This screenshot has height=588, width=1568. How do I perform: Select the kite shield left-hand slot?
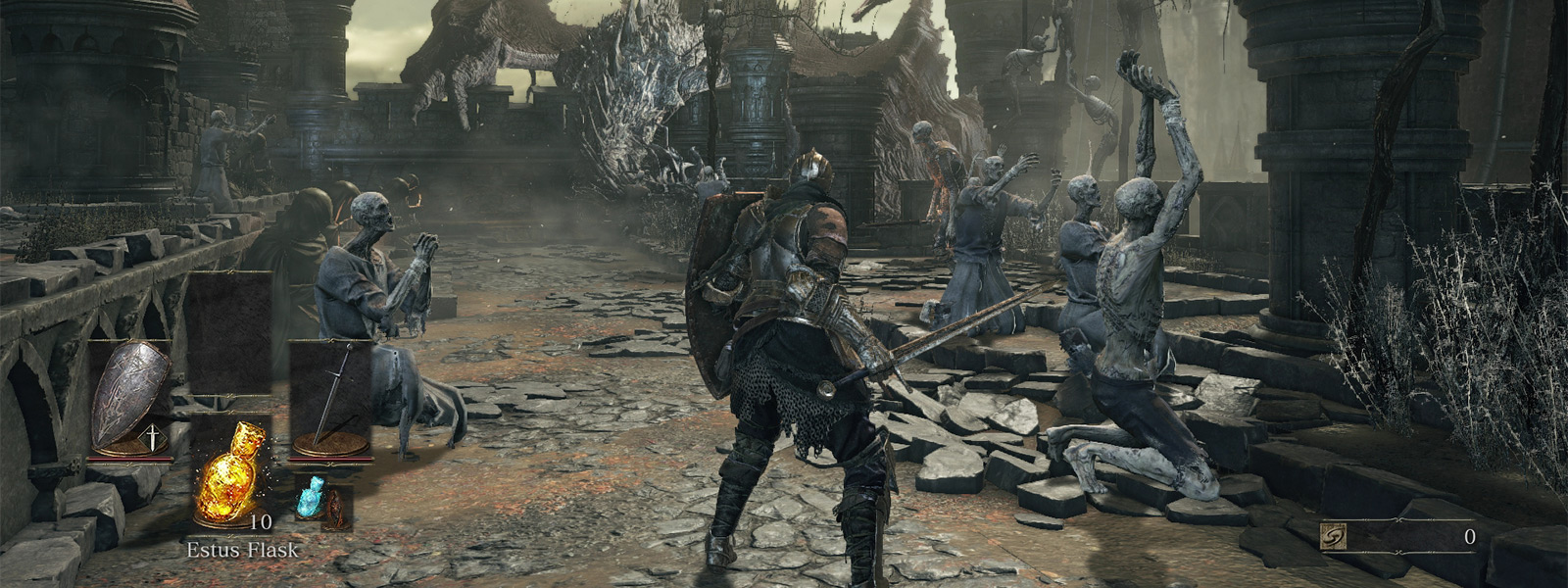click(x=130, y=397)
